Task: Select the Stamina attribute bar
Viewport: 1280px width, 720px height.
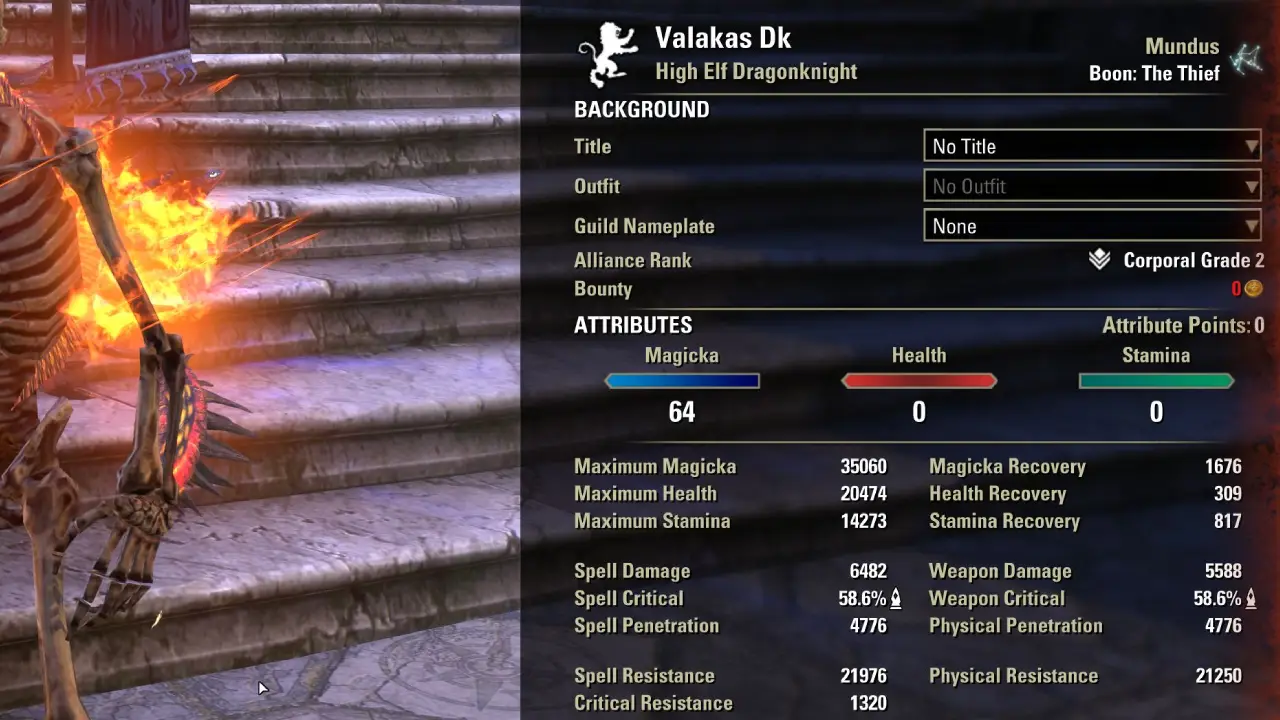Action: pyautogui.click(x=1156, y=381)
